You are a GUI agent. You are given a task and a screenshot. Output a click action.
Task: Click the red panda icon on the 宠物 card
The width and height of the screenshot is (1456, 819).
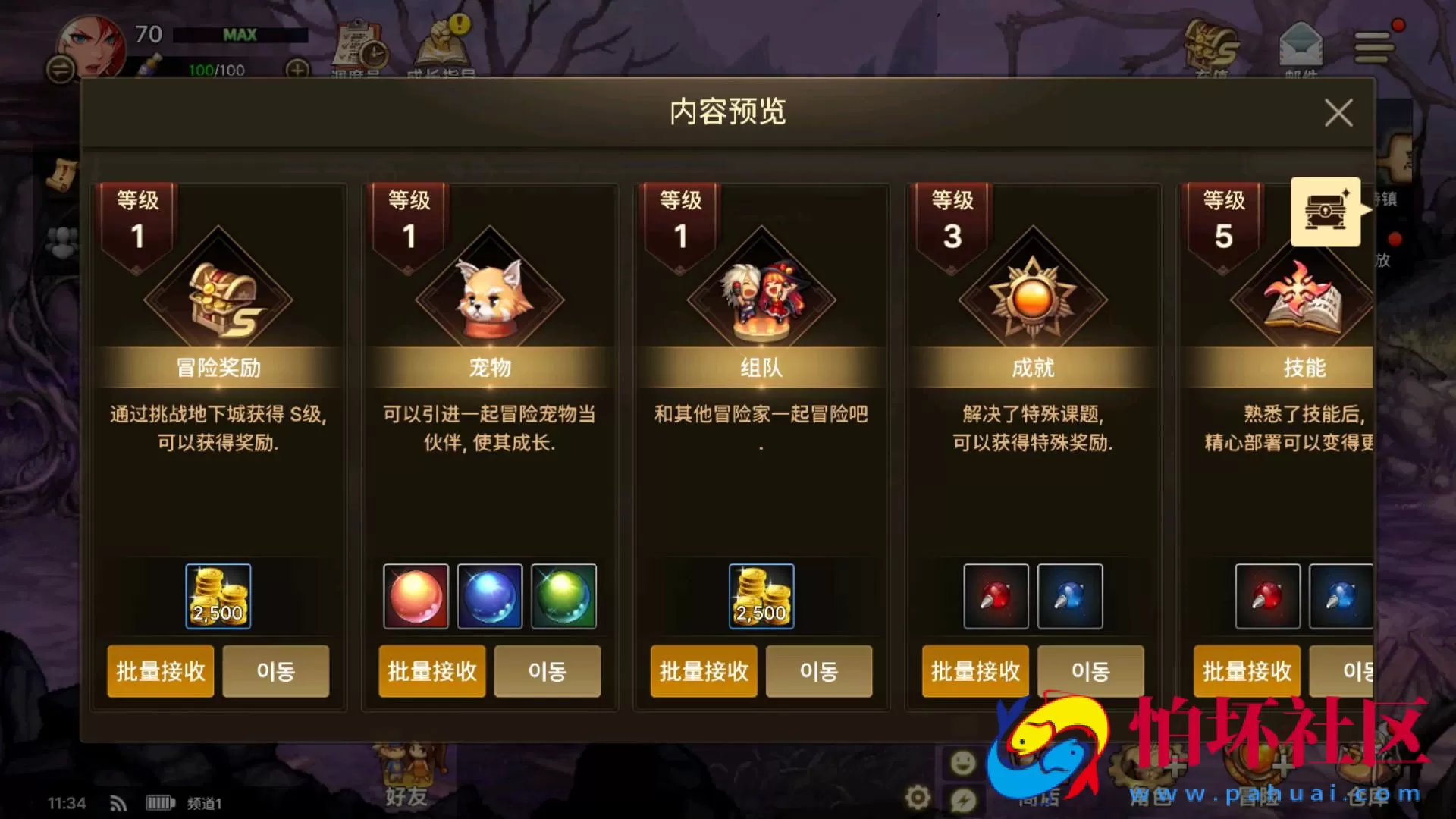(488, 296)
